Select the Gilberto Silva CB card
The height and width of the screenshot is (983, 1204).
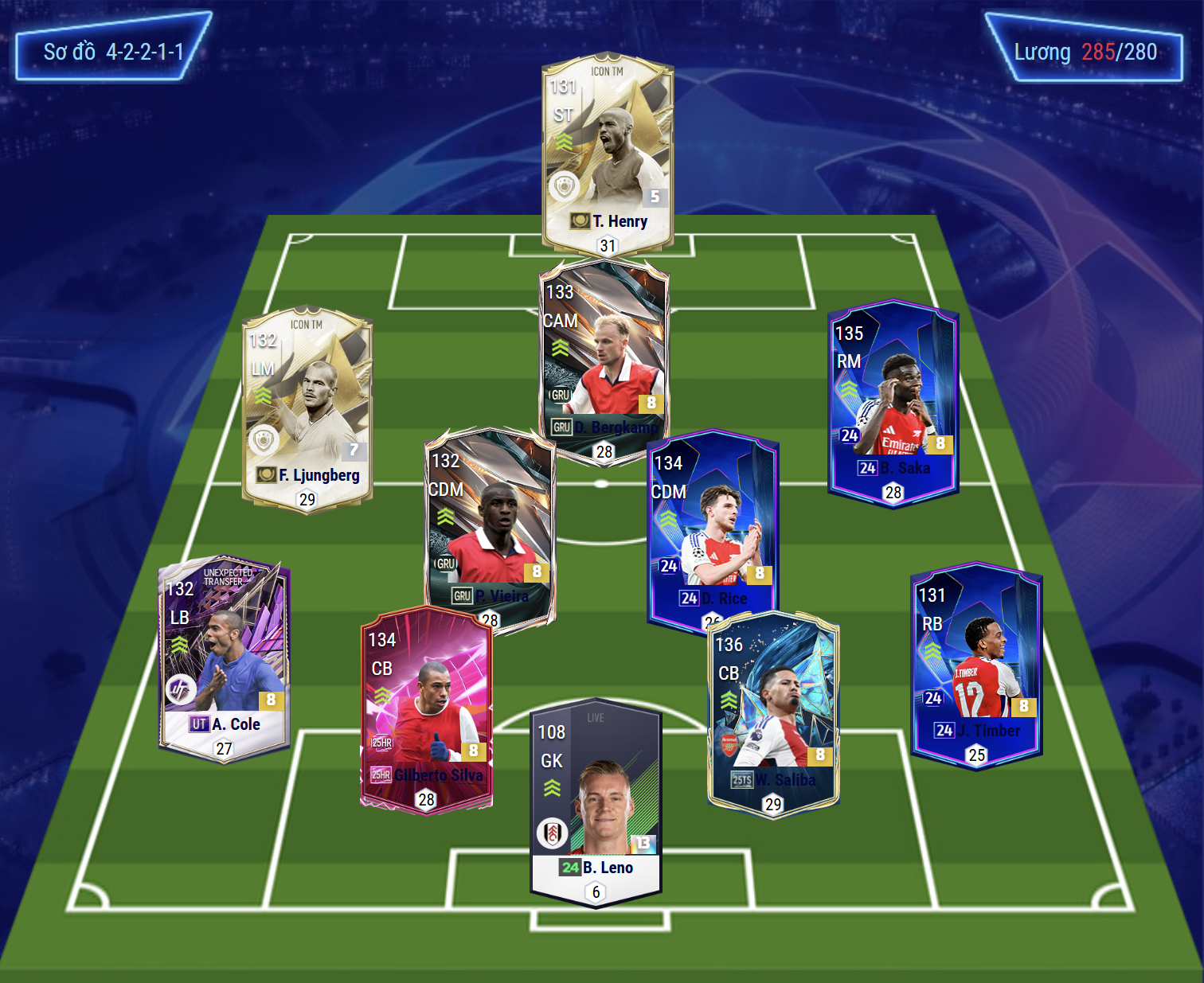tap(426, 708)
